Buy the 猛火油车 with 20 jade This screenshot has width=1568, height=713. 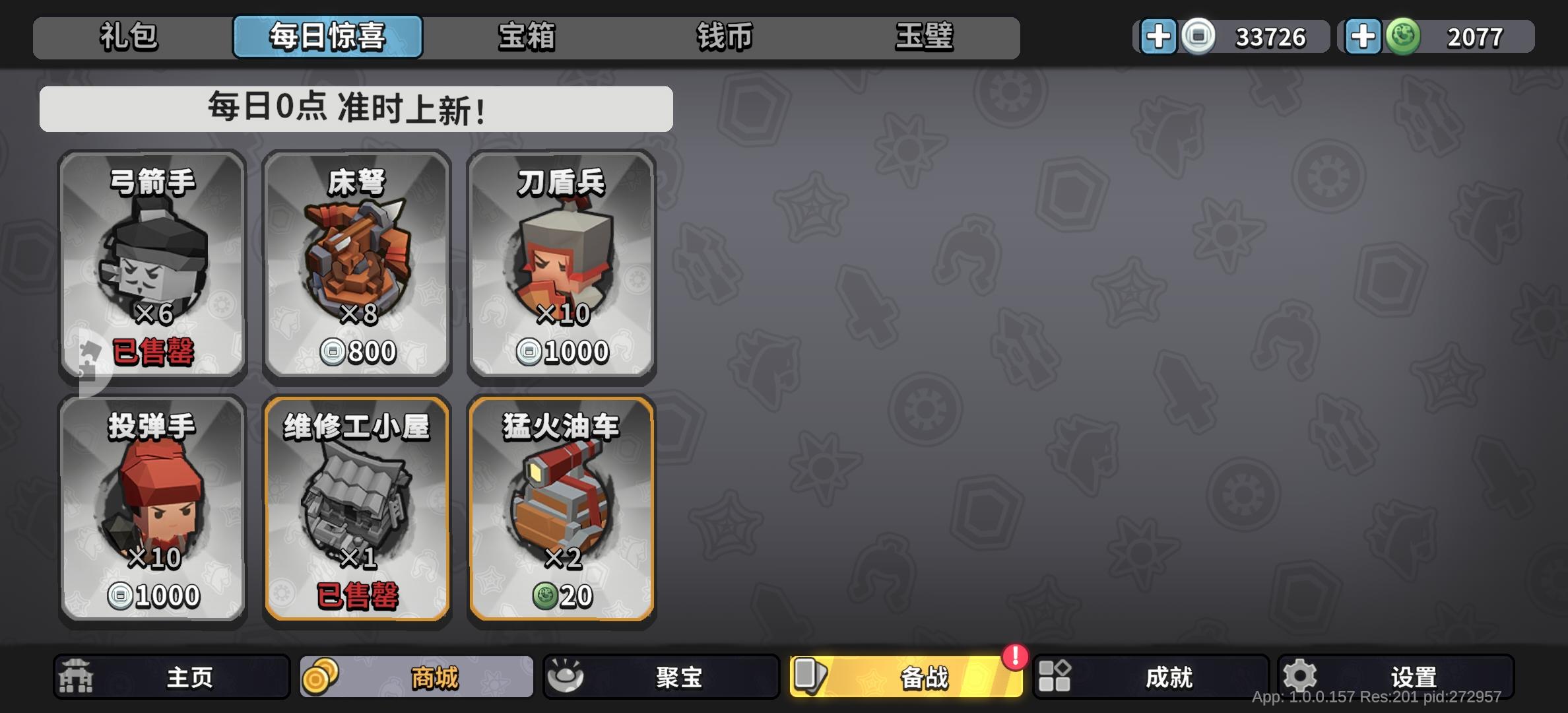tap(561, 508)
